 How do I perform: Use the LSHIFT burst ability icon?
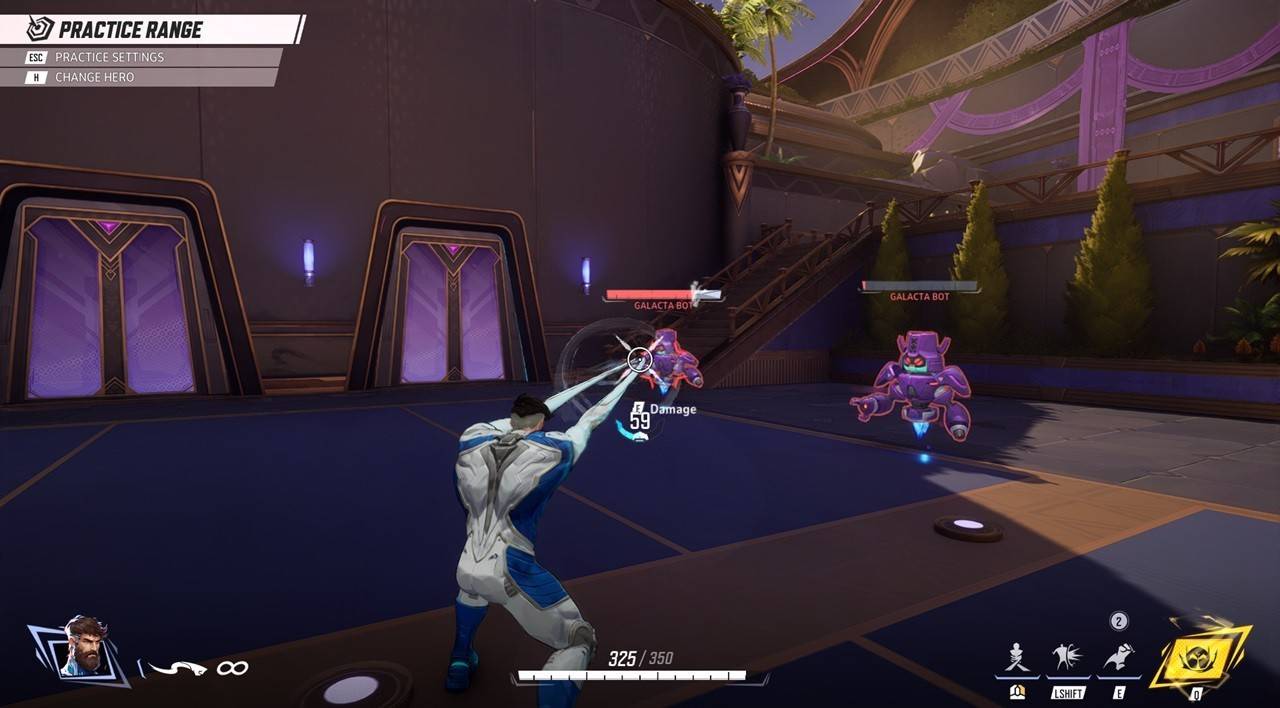pos(1068,659)
